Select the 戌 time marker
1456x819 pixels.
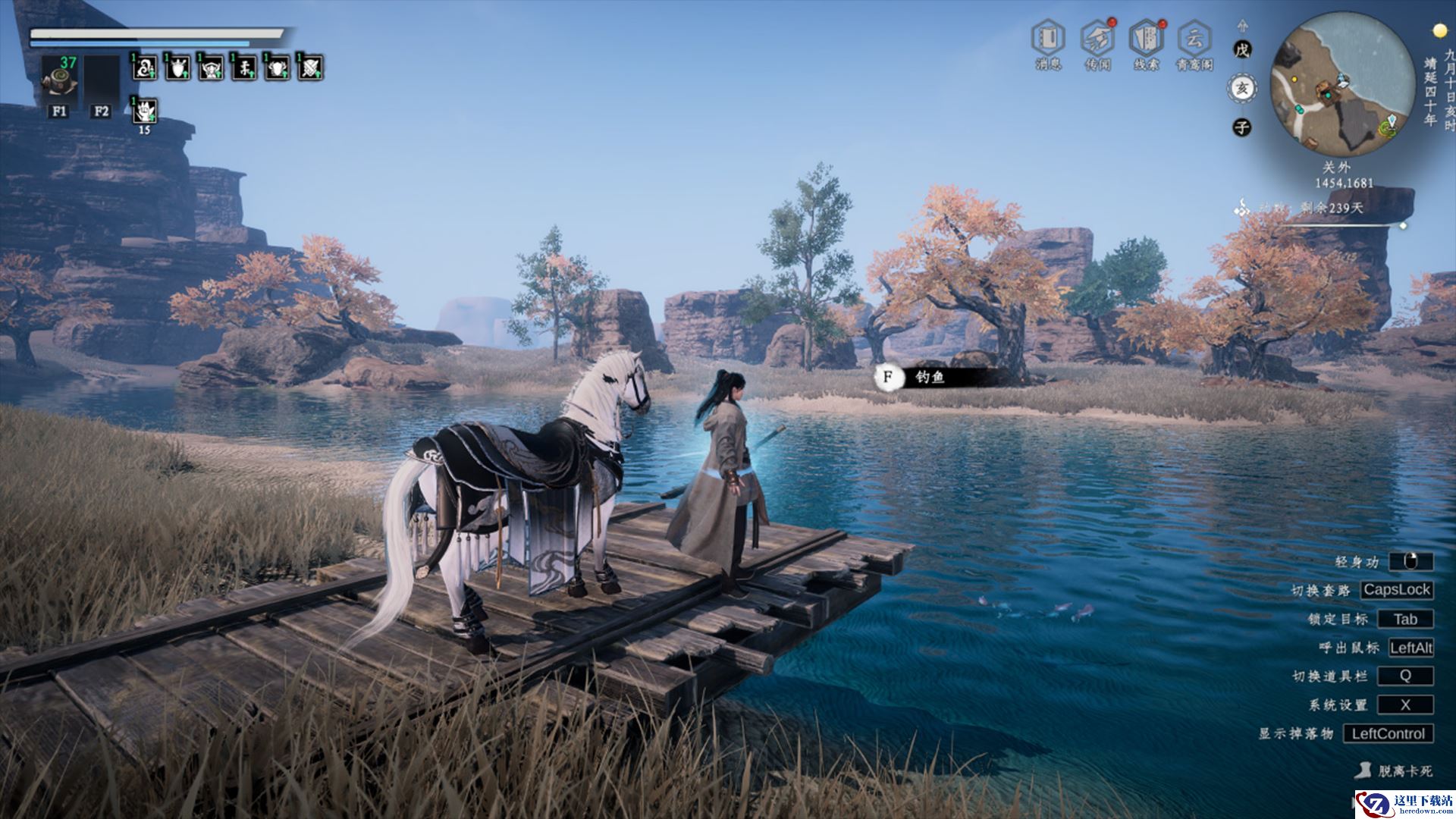point(1241,50)
